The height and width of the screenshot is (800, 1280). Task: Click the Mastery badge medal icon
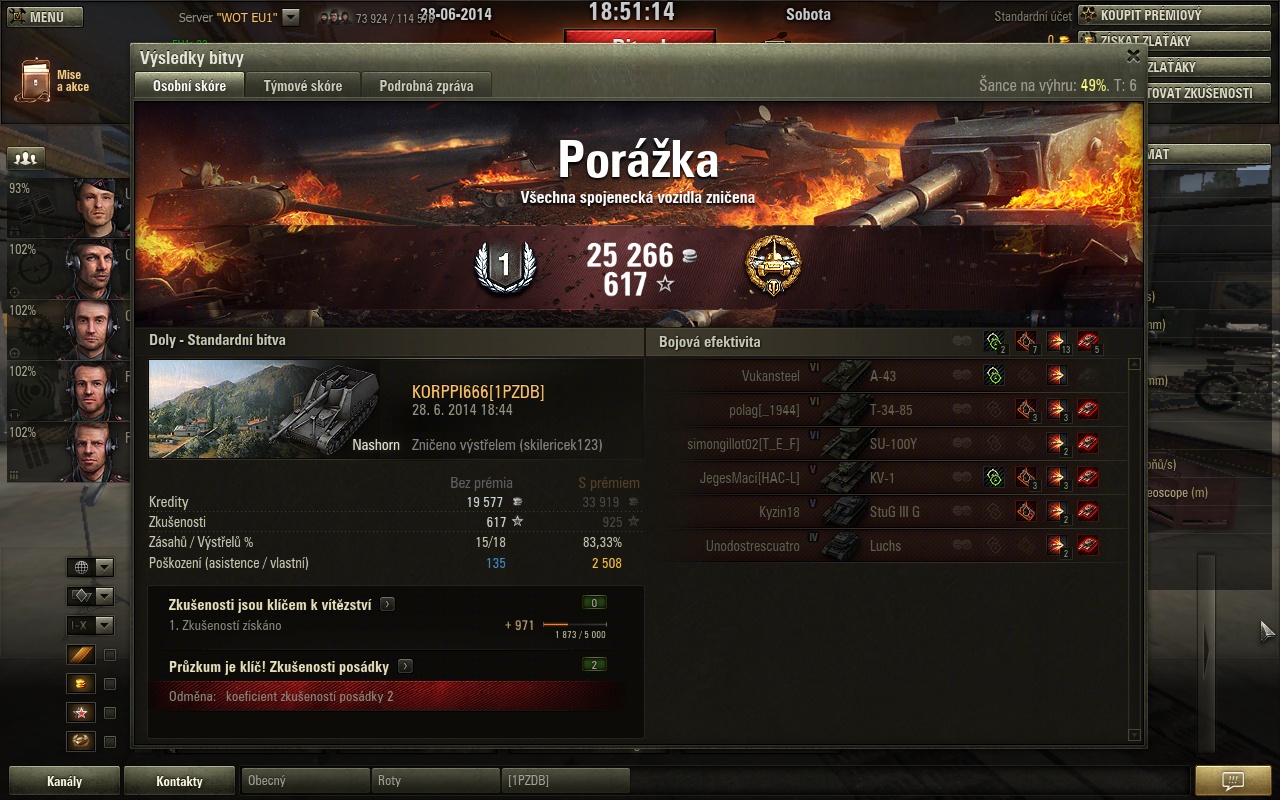[x=773, y=266]
